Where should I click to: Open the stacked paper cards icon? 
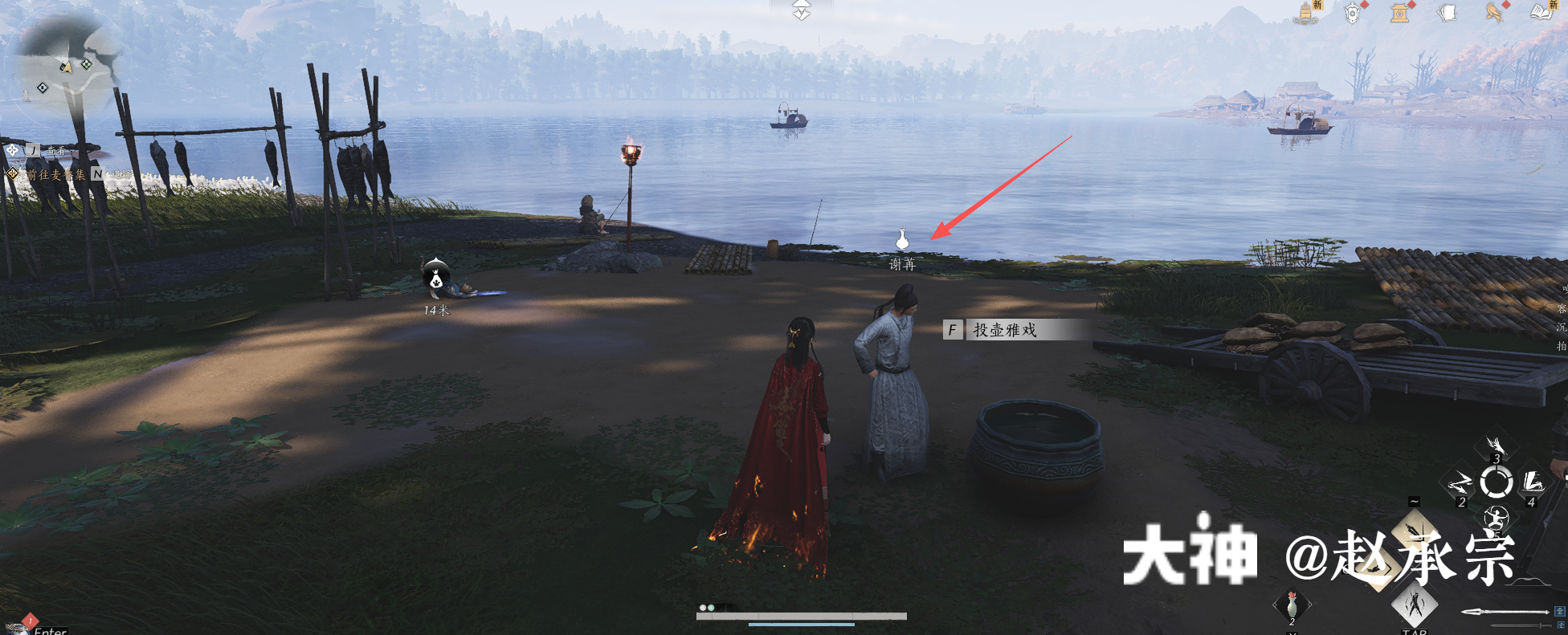1448,13
